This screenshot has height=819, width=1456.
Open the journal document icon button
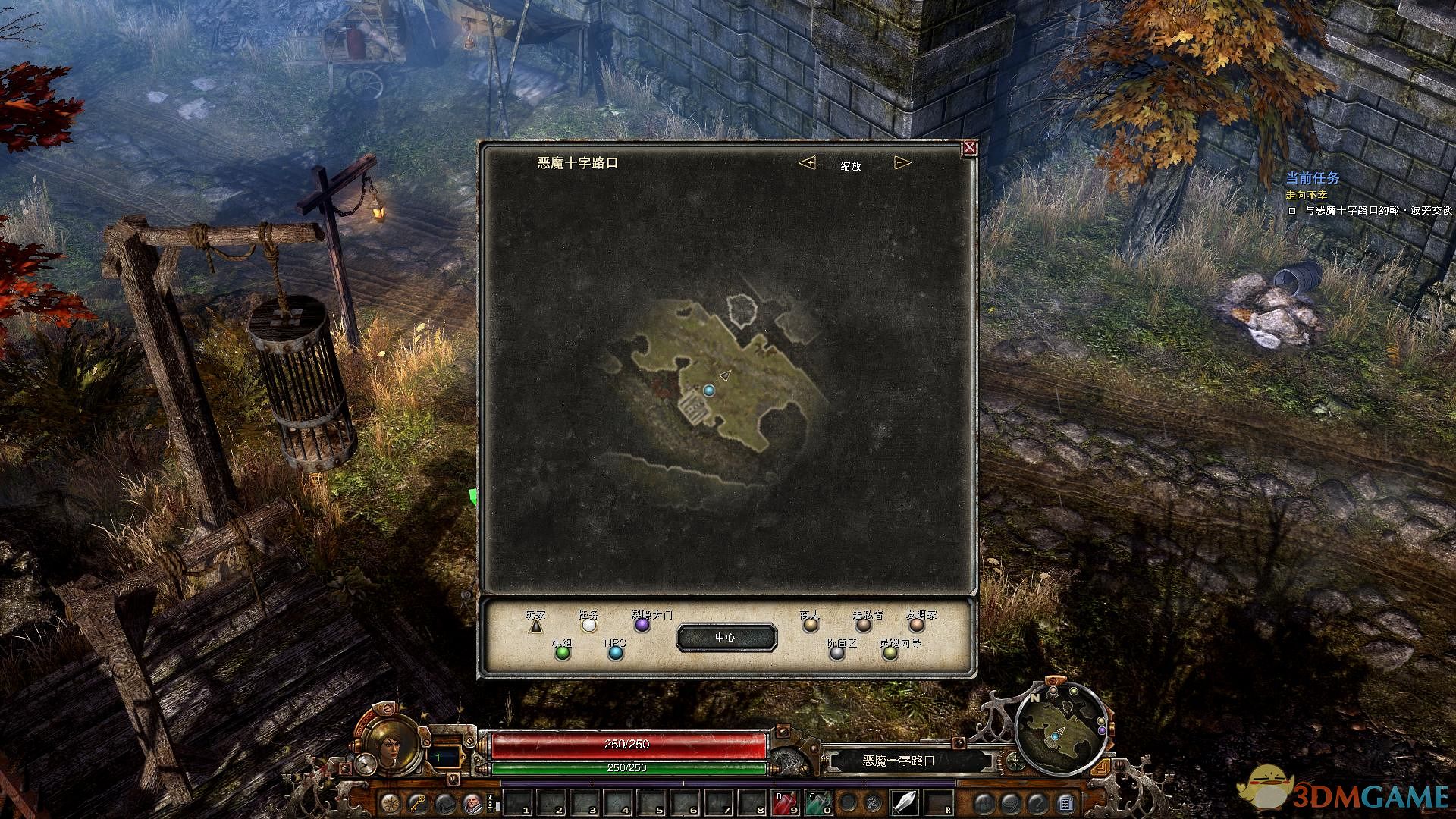[1065, 802]
